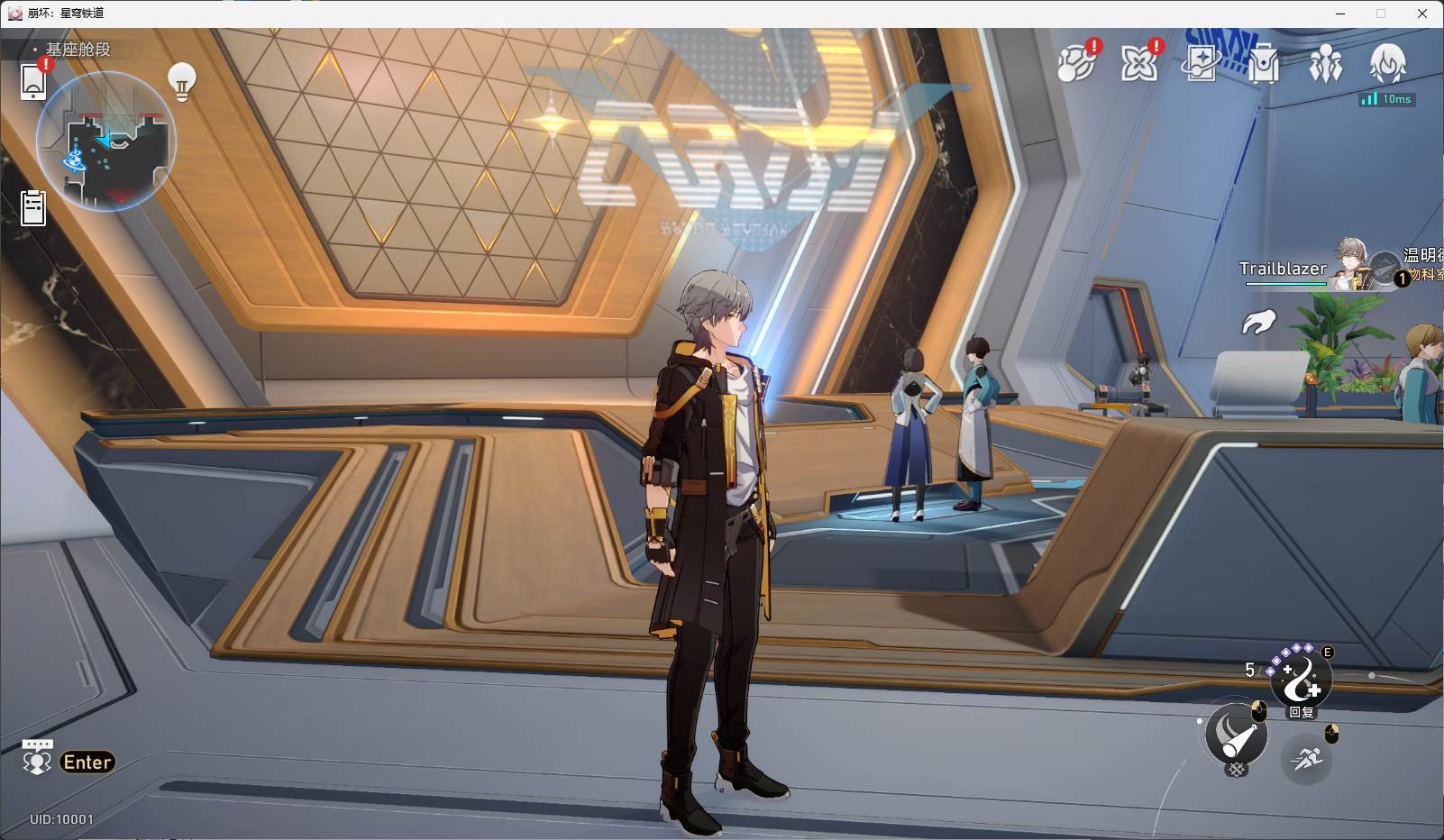Open the phone menu with red alert
The height and width of the screenshot is (840, 1444).
pyautogui.click(x=33, y=81)
